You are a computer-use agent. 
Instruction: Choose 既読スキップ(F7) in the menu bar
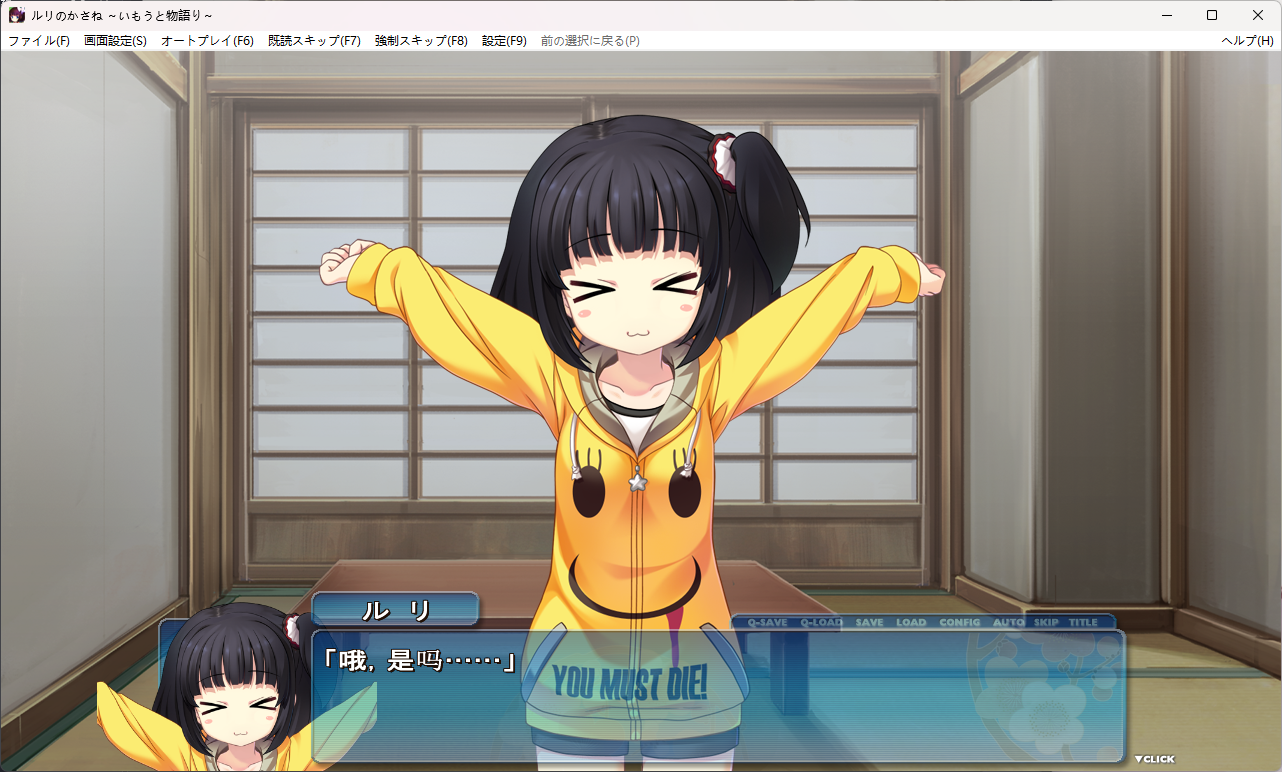click(314, 41)
